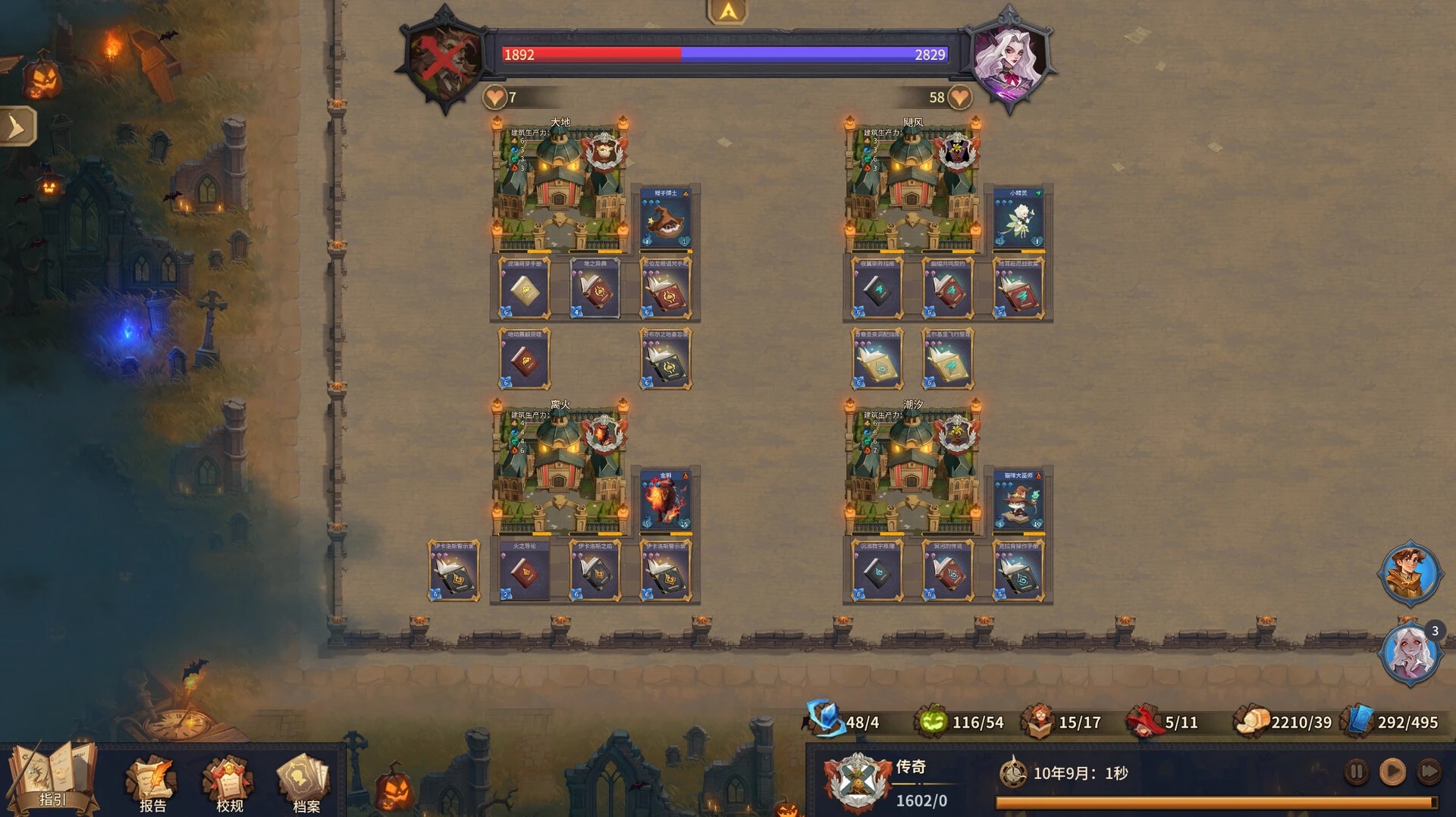The image size is (1456, 817).
Task: Select the white-haired girl portrait with badge 3
Action: pyautogui.click(x=1410, y=653)
